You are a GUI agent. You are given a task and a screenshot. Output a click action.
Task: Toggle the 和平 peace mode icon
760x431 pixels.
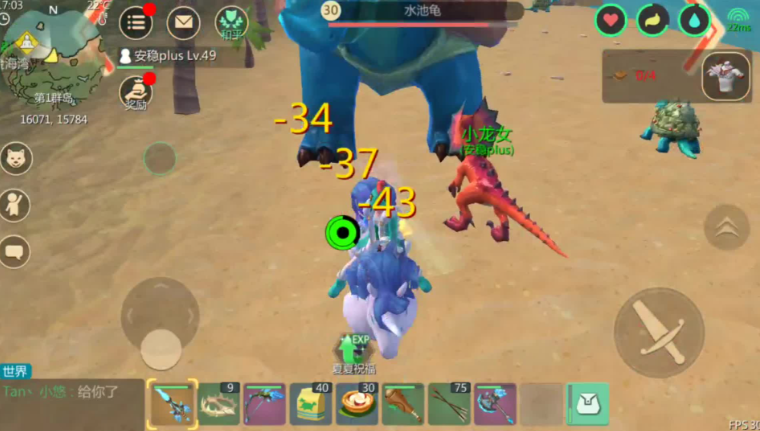click(232, 22)
